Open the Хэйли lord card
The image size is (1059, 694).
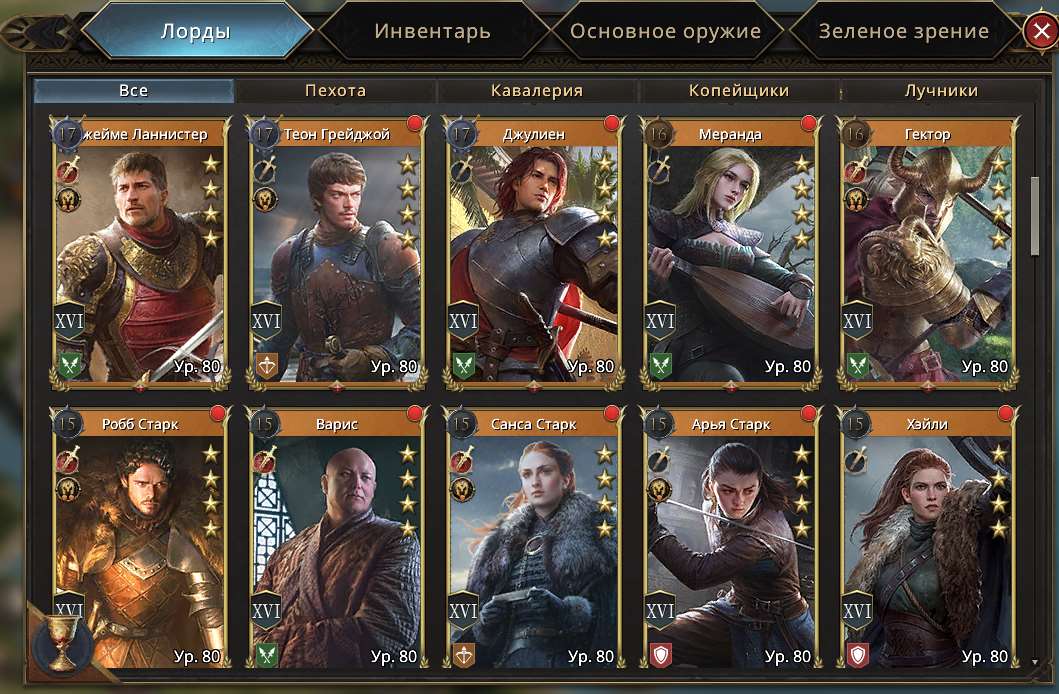tap(928, 540)
